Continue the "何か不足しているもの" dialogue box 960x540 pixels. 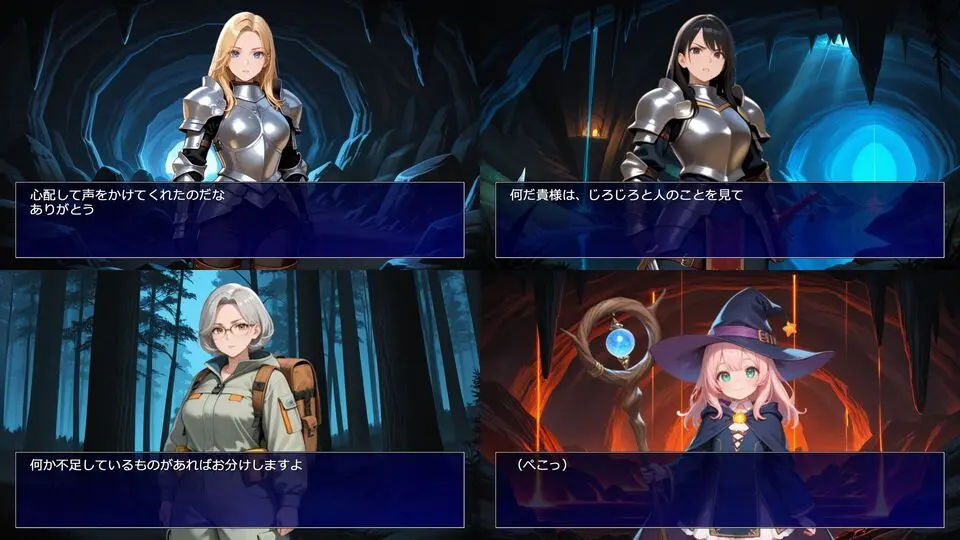(240, 490)
